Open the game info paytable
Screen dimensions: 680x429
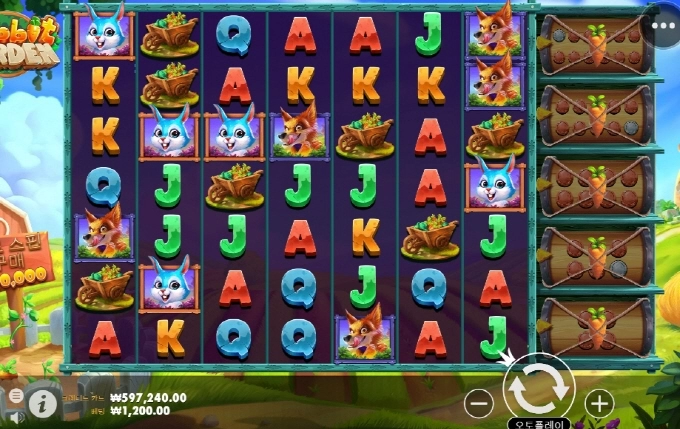pyautogui.click(x=42, y=403)
